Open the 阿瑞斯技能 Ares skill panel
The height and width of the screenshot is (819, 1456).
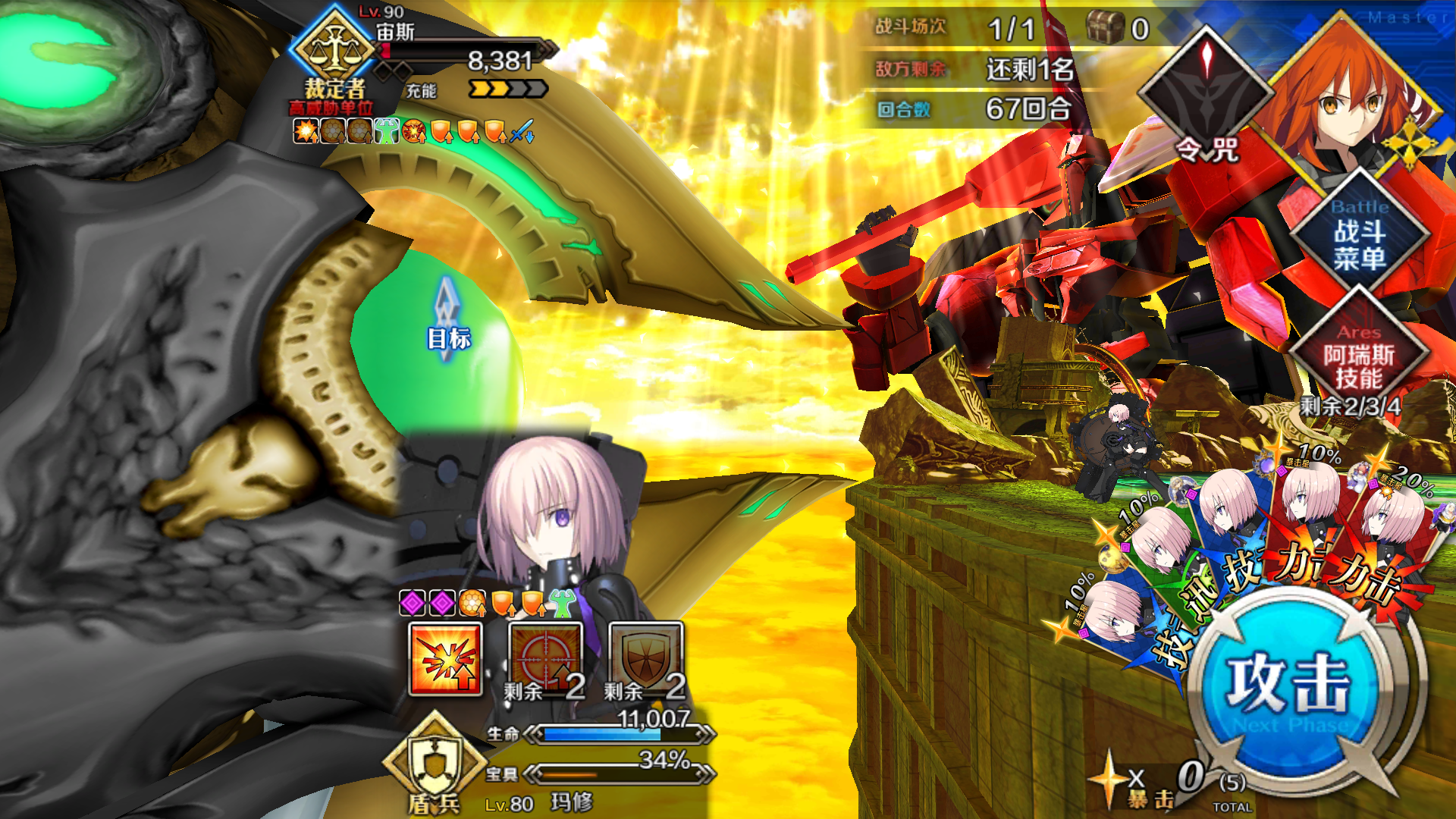[1359, 358]
